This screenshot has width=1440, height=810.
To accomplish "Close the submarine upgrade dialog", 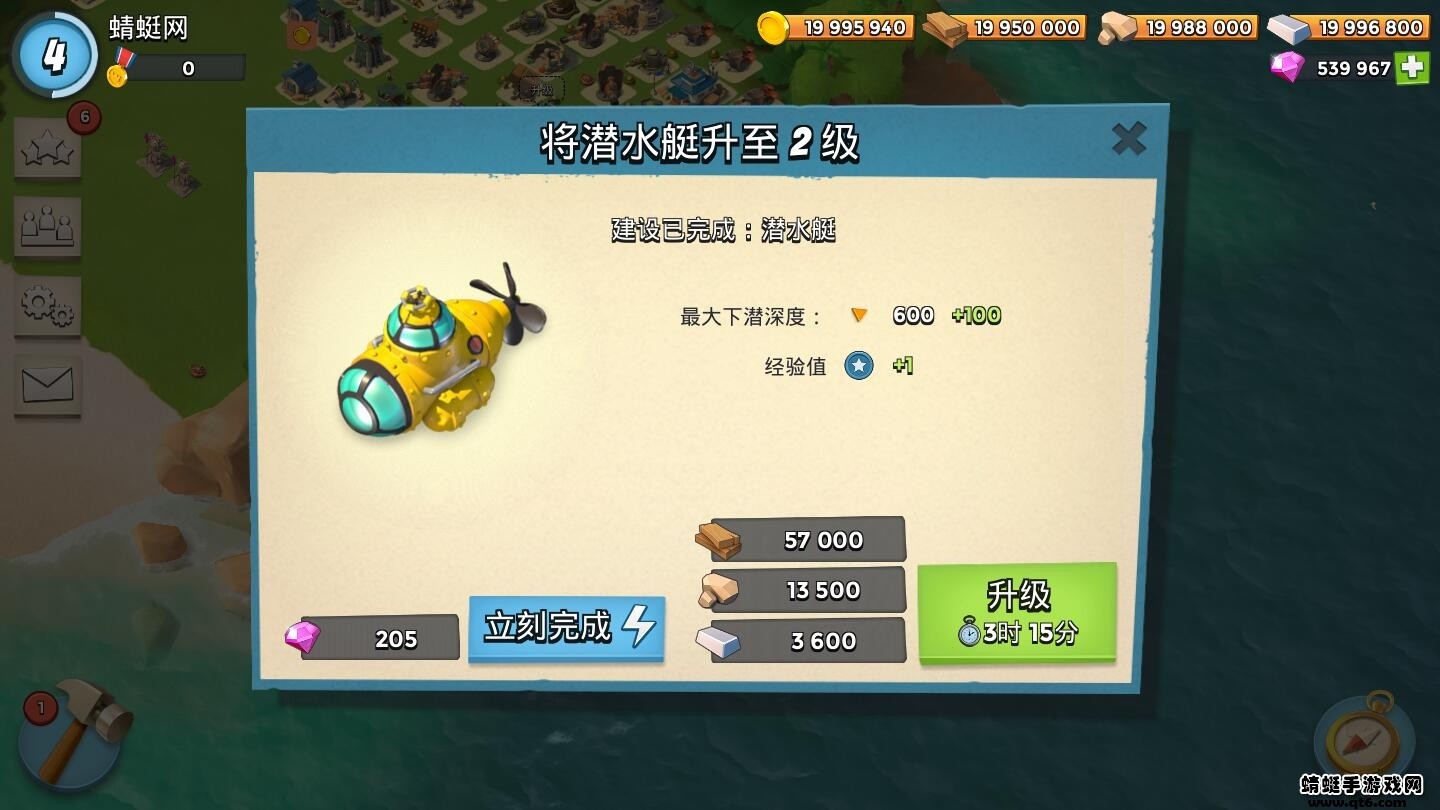I will (1129, 140).
